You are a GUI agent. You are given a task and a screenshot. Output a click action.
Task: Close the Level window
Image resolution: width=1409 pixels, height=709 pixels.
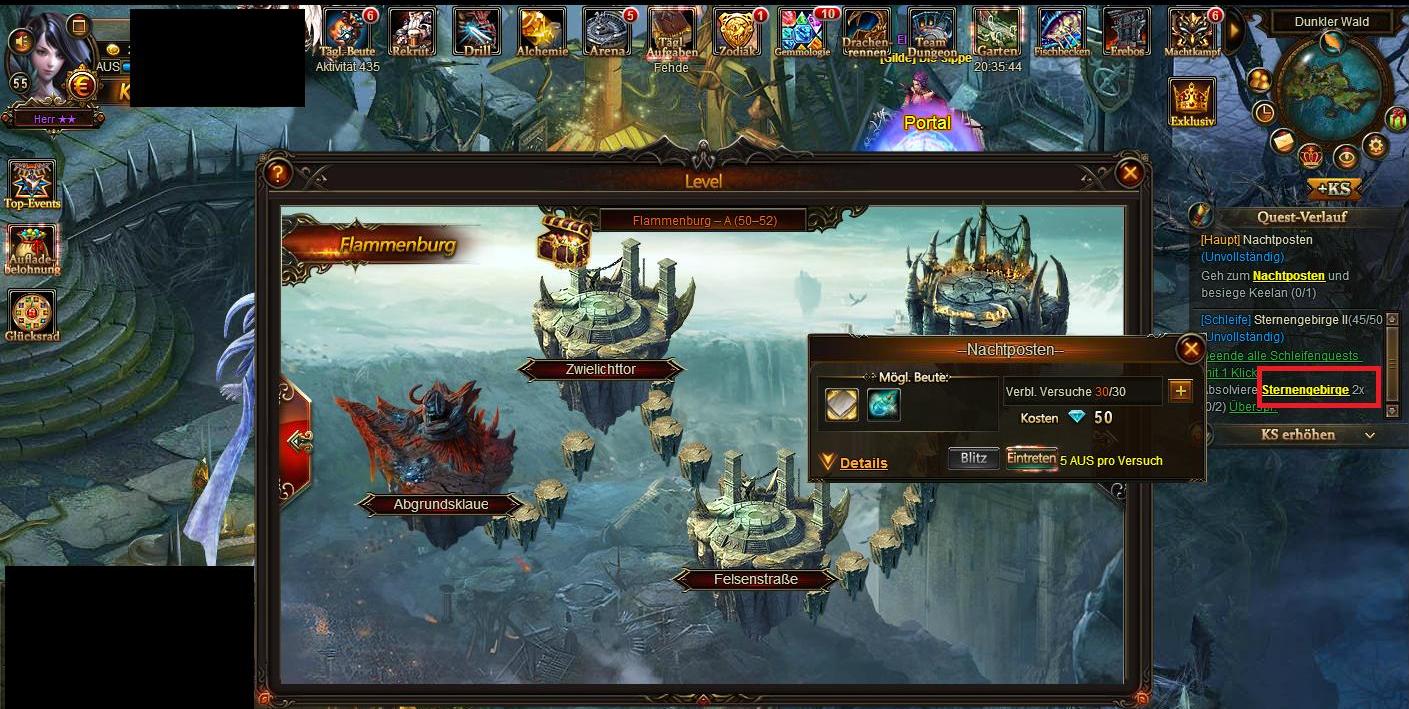(1130, 174)
